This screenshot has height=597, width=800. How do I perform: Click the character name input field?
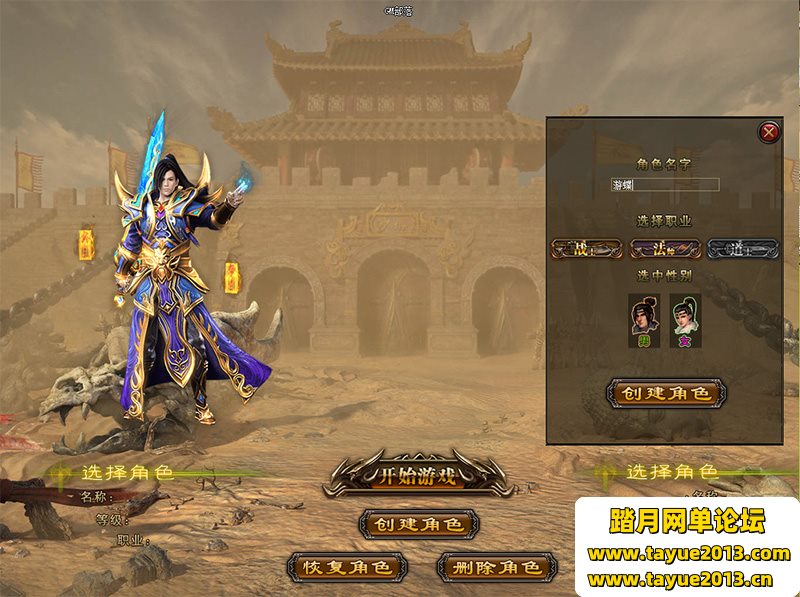tap(665, 185)
